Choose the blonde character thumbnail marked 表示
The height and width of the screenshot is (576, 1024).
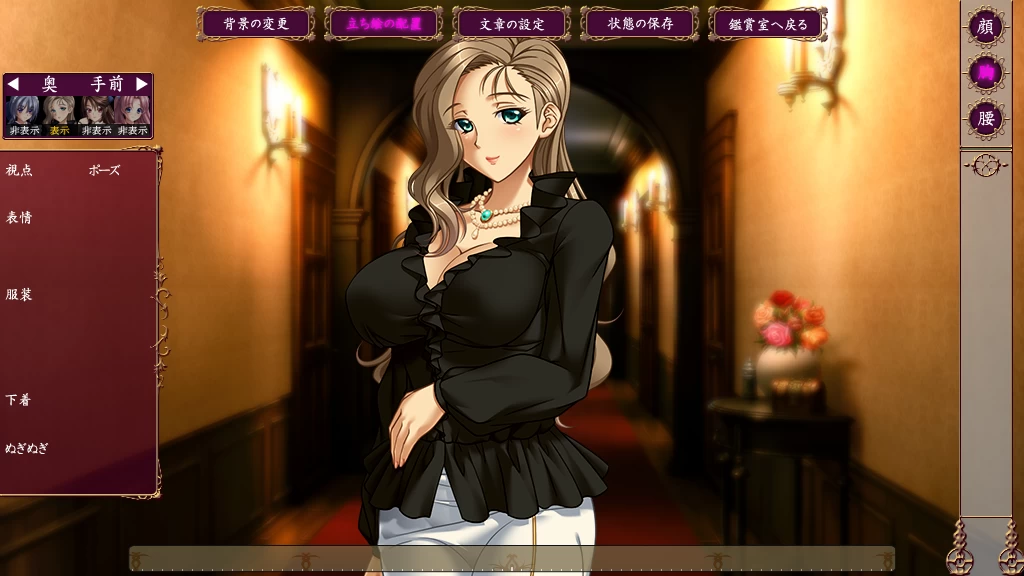[60, 110]
